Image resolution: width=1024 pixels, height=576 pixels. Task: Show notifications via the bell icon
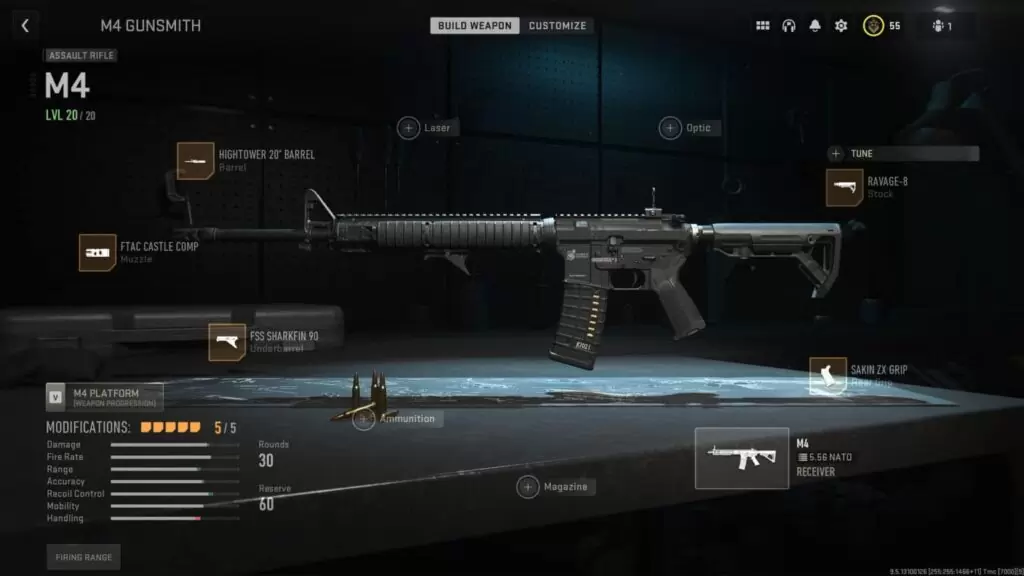coord(814,26)
